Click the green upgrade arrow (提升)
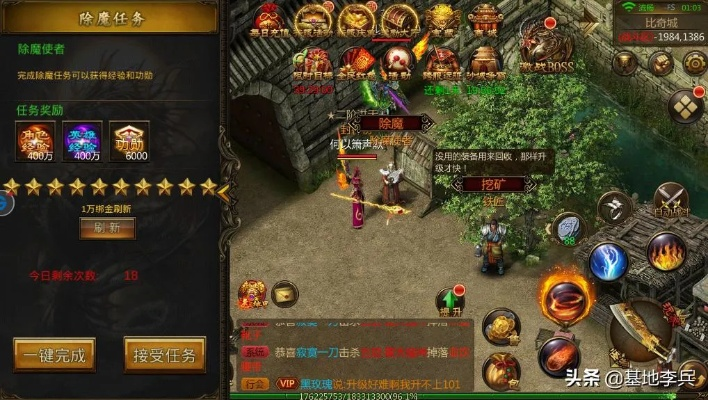 [x=450, y=300]
